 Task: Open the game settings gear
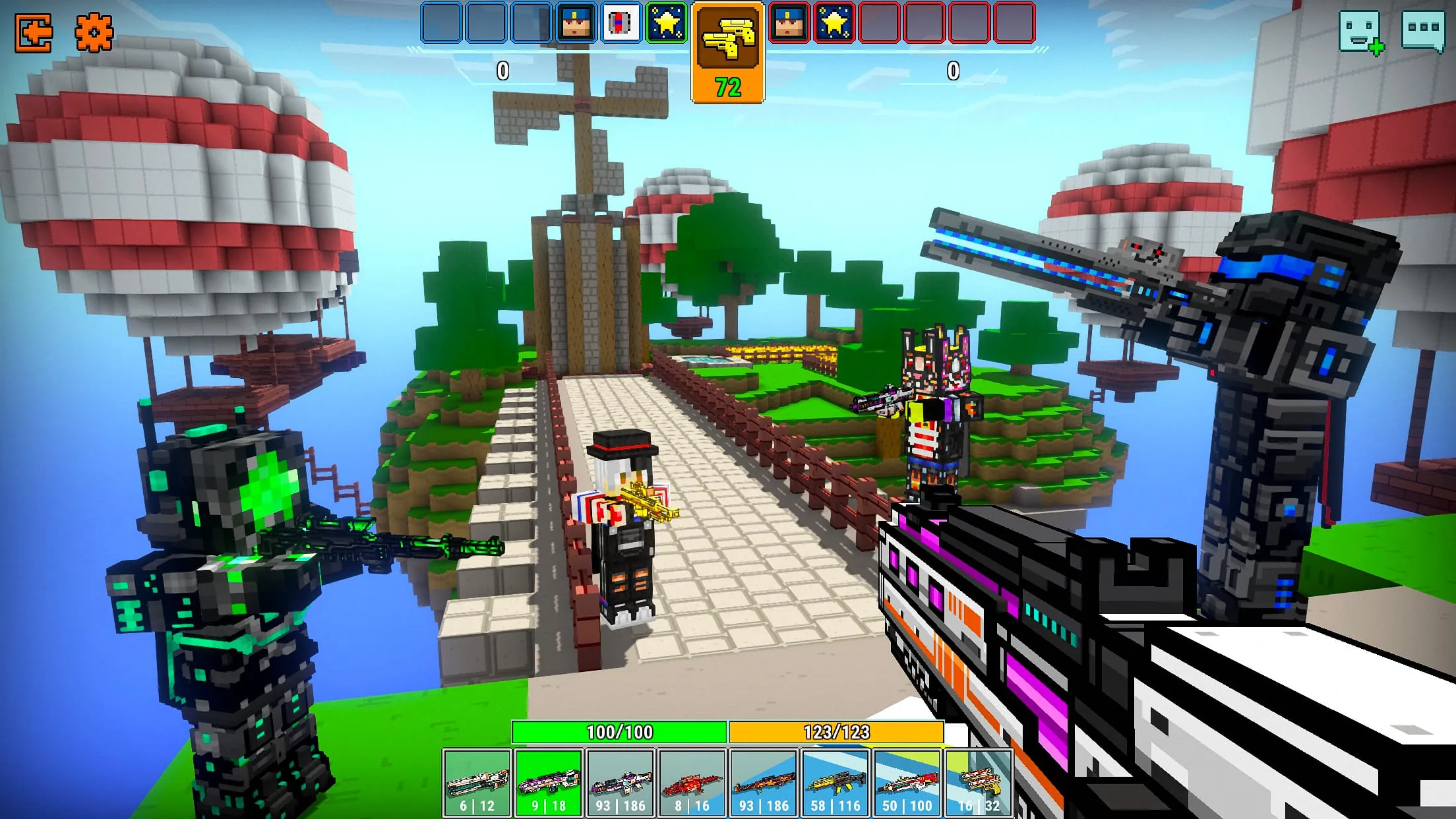tap(94, 30)
